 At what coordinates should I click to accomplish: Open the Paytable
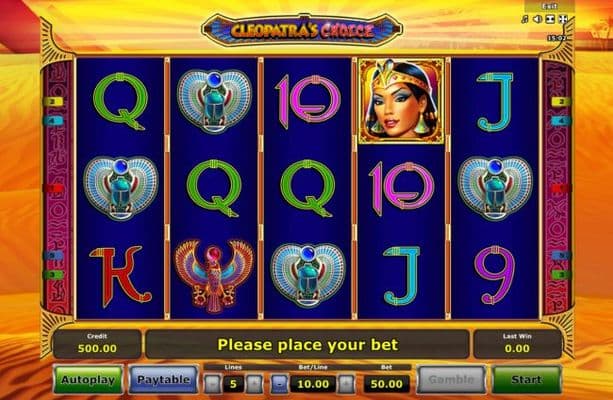click(163, 379)
